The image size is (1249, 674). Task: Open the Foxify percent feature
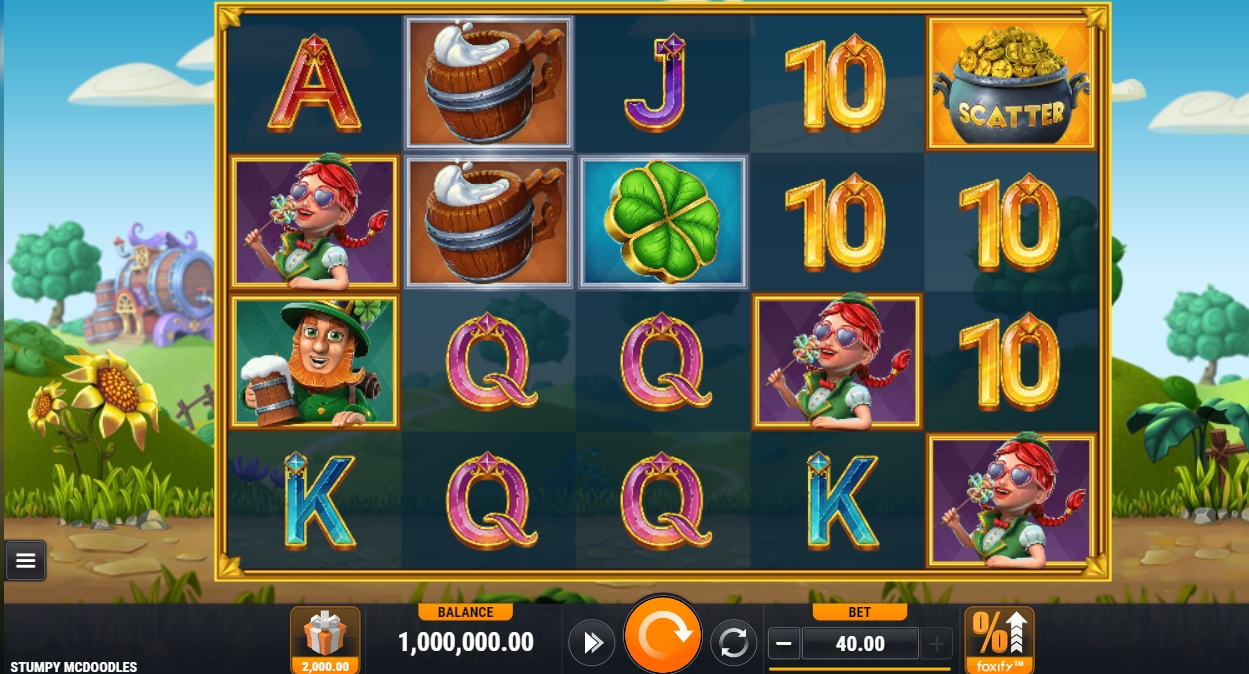999,639
